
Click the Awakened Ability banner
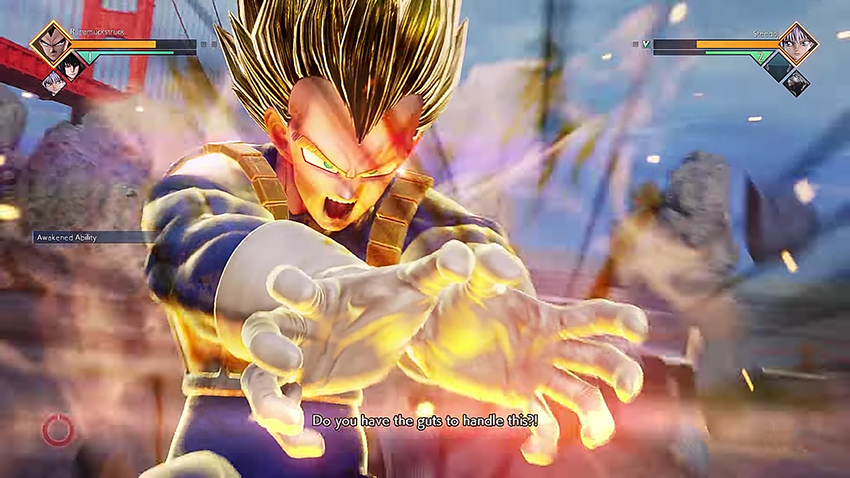pos(89,238)
